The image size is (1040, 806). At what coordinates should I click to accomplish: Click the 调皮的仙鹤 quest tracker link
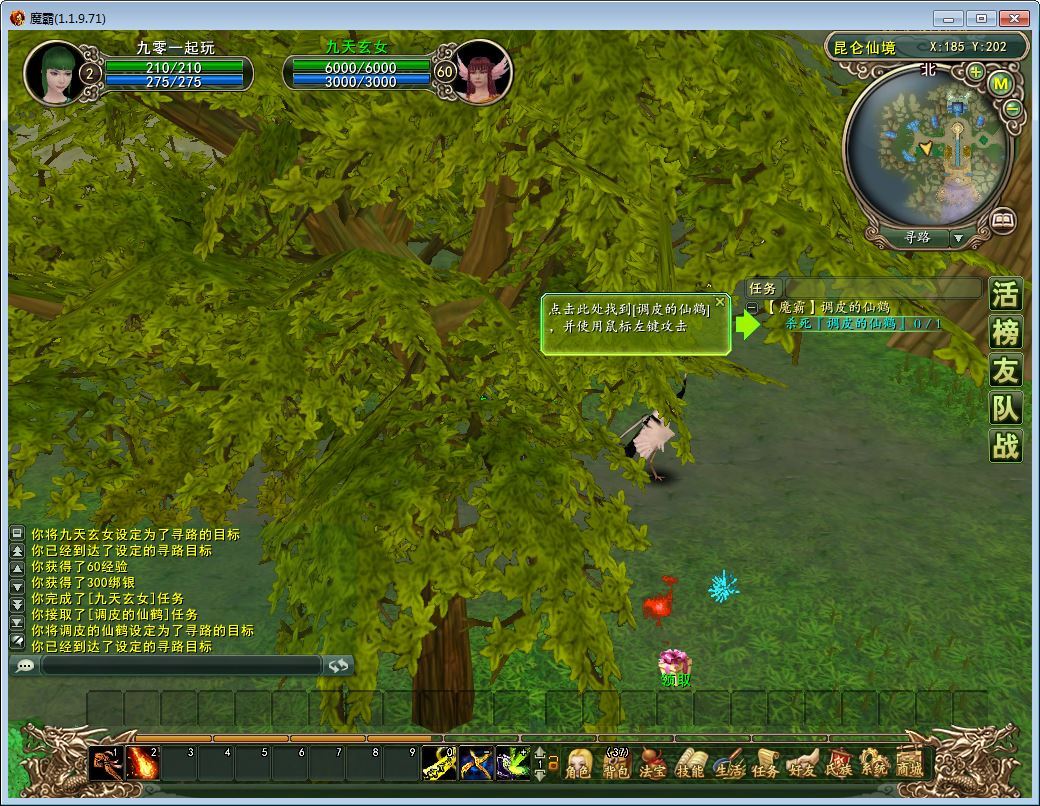[863, 323]
